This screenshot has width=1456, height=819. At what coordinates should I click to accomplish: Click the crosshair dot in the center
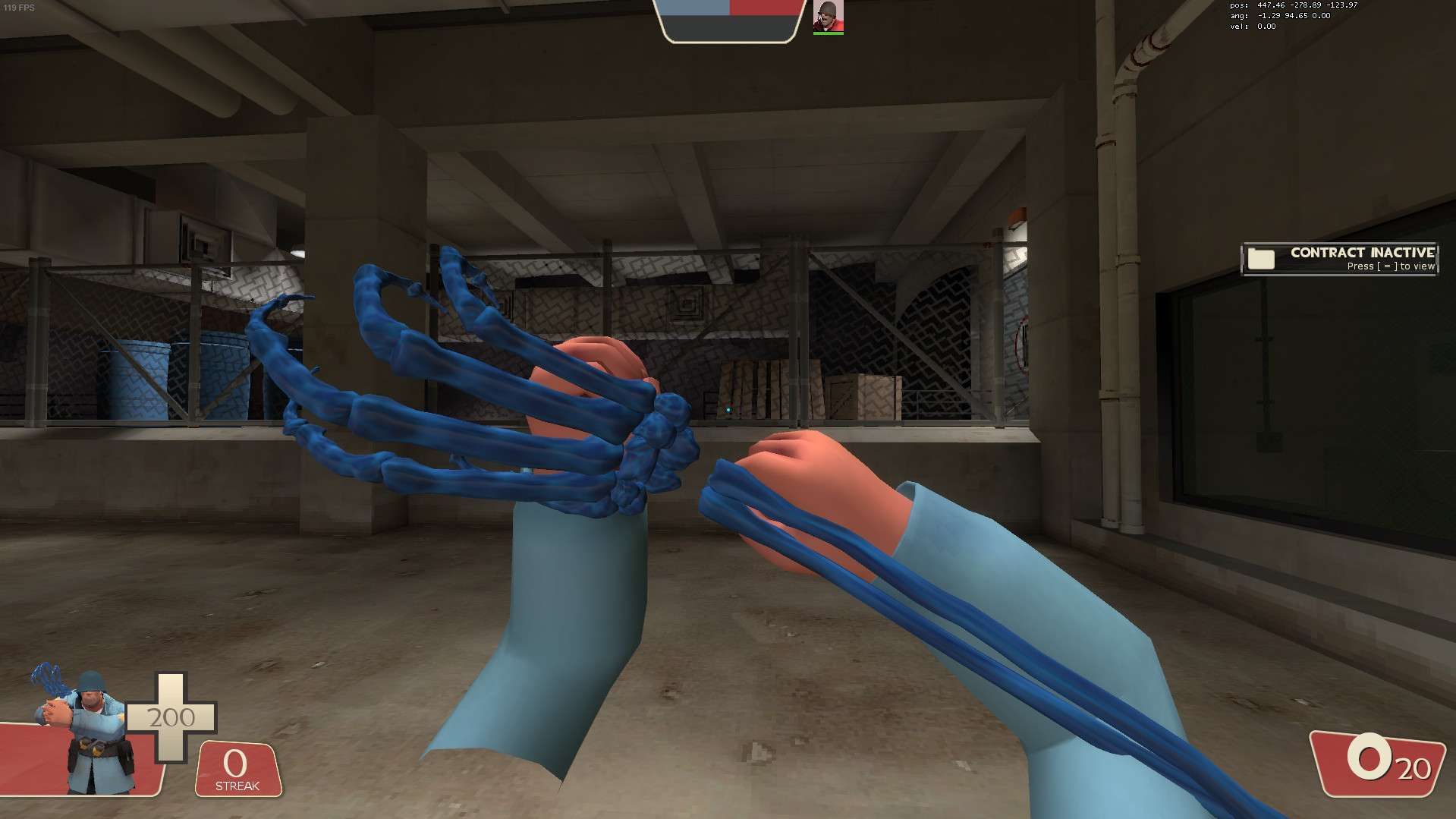click(728, 409)
